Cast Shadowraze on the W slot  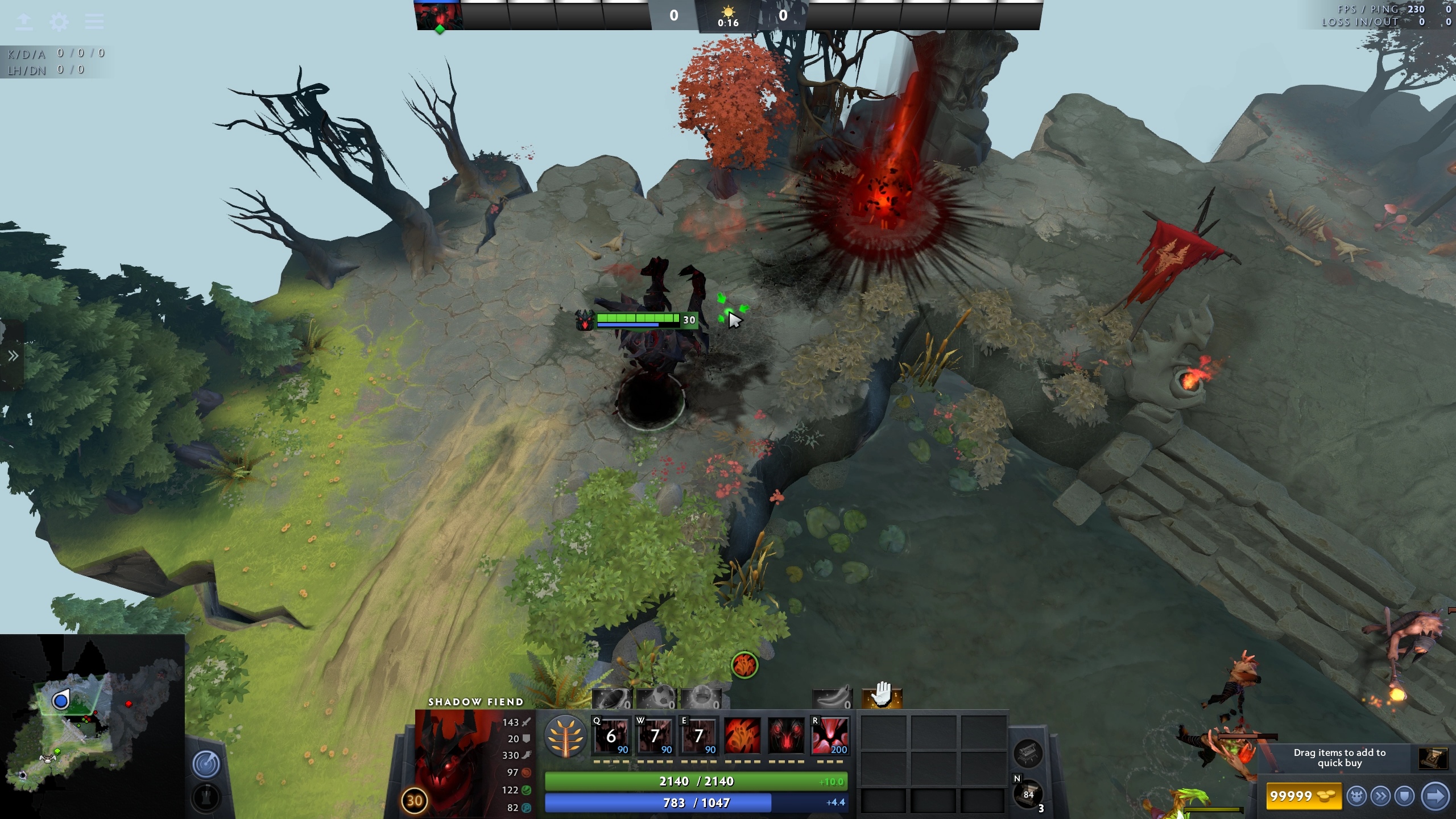(655, 736)
